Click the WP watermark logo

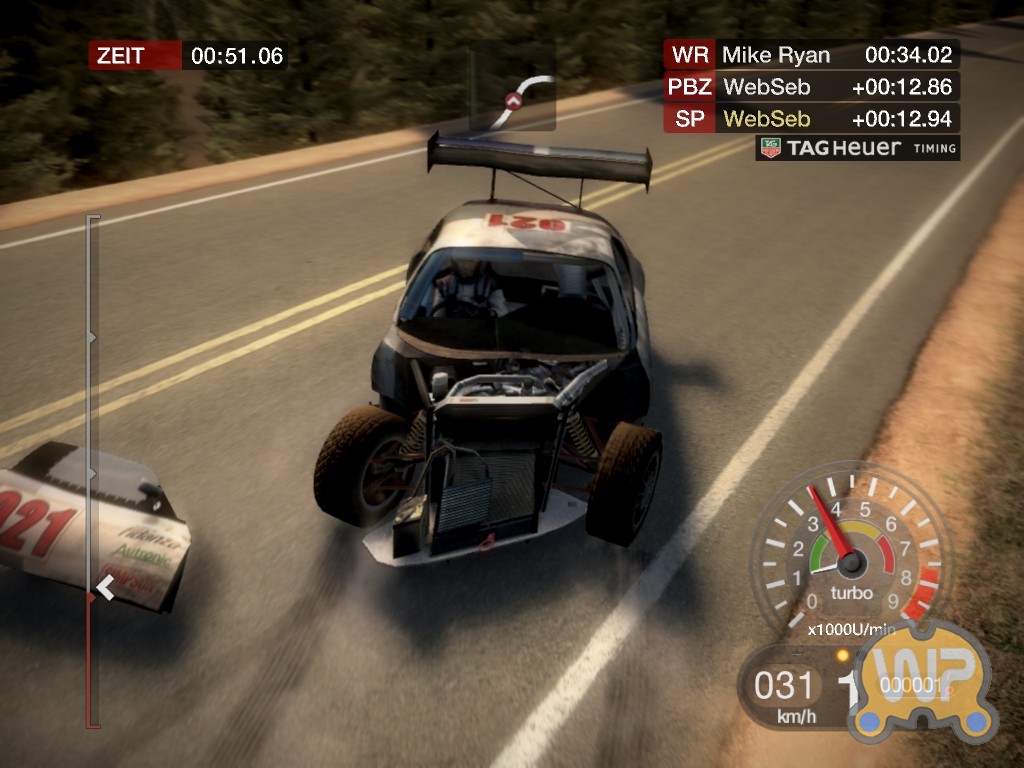click(920, 680)
